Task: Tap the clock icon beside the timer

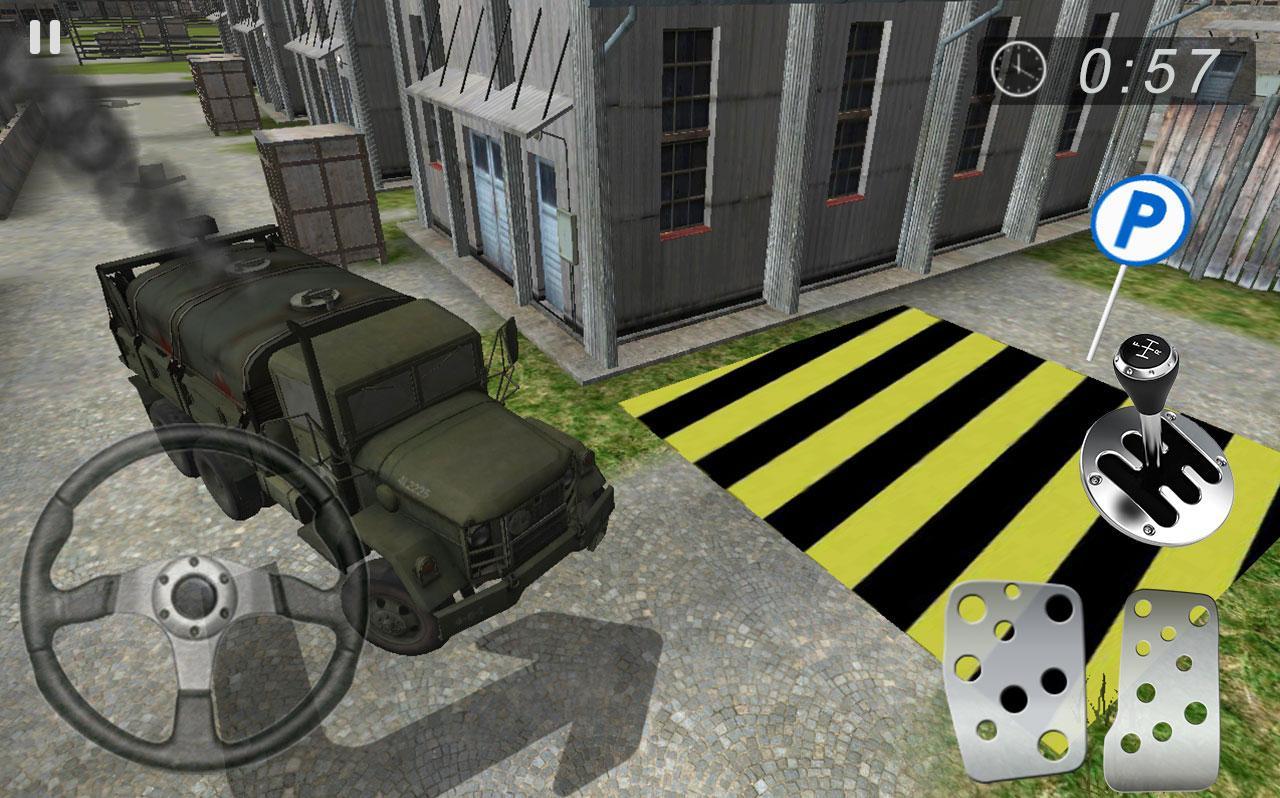Action: (x=1015, y=69)
